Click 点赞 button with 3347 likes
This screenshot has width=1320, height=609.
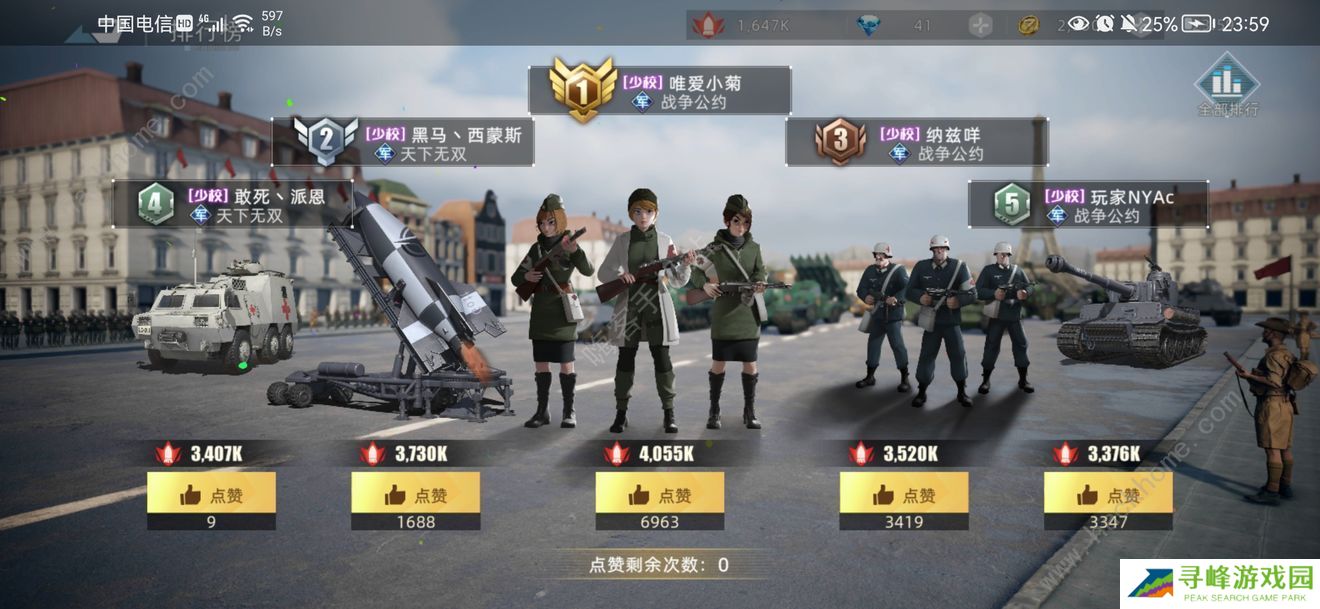point(1108,494)
